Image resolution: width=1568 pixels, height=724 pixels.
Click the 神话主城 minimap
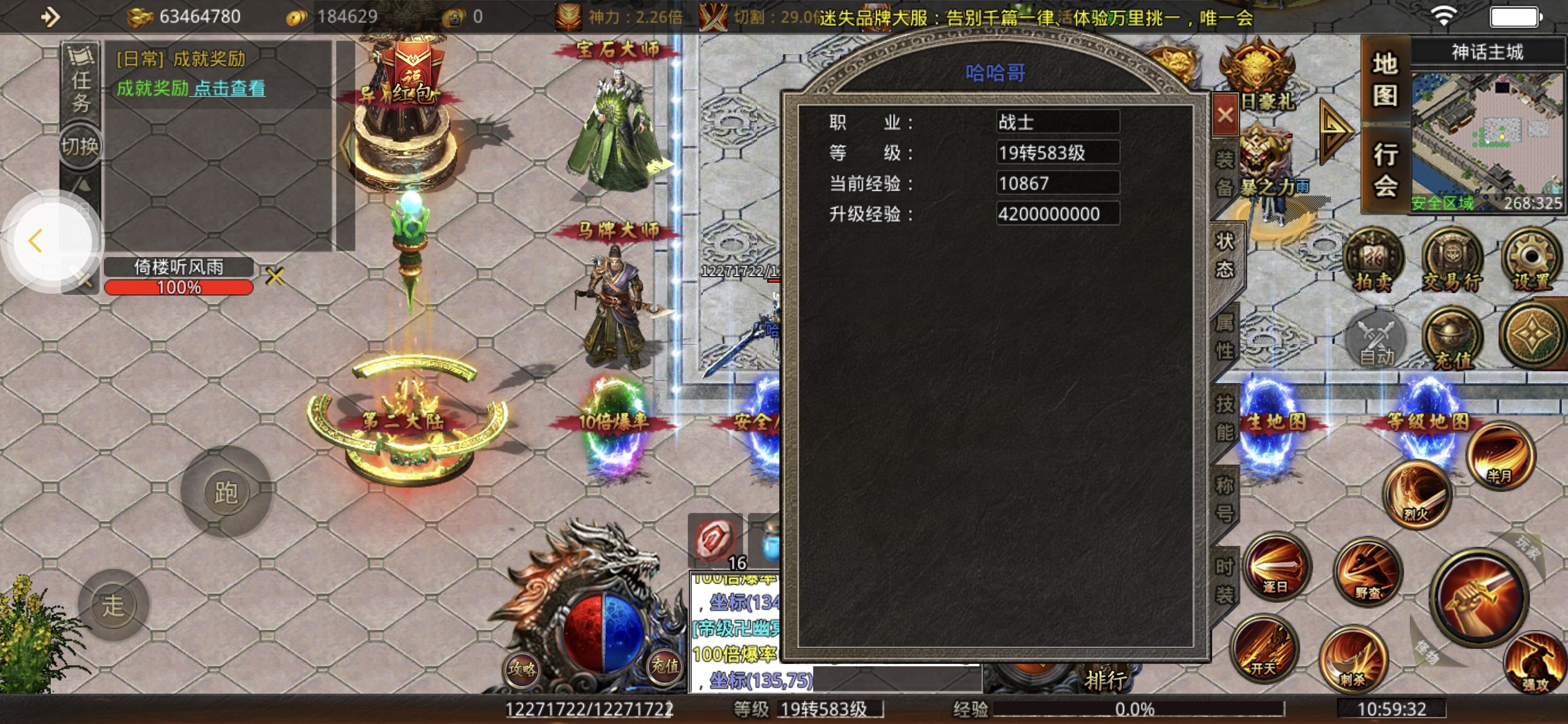tap(1486, 137)
